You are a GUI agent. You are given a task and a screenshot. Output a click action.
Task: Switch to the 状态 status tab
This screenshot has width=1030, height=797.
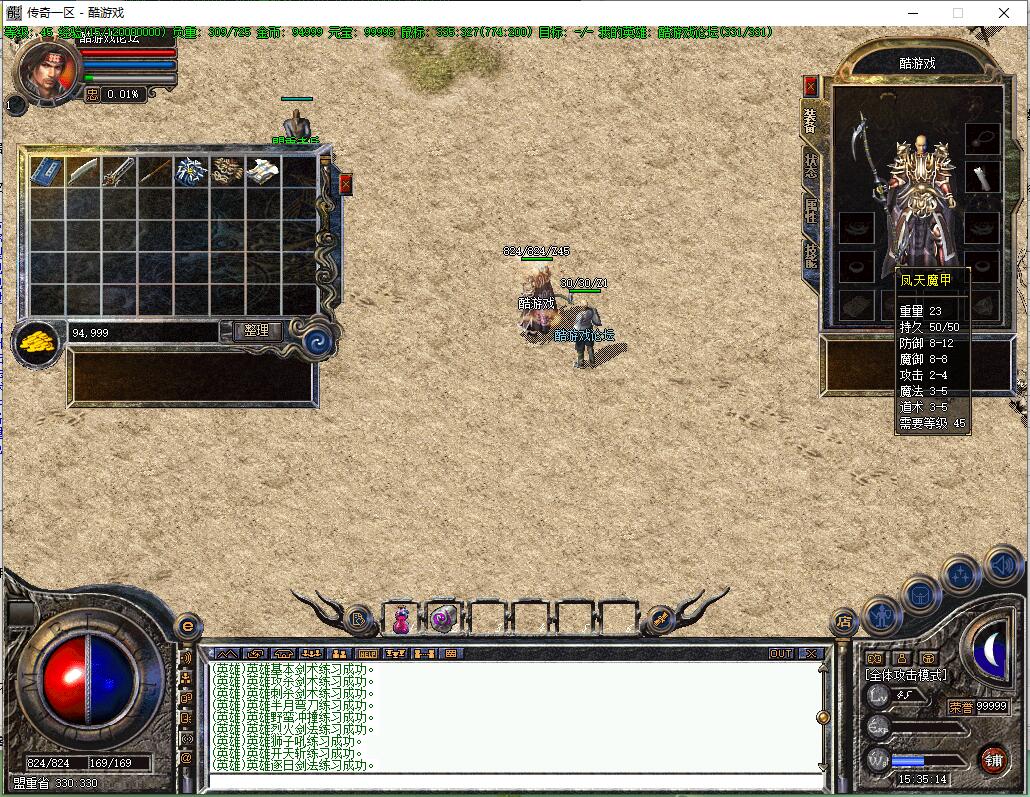[x=810, y=166]
